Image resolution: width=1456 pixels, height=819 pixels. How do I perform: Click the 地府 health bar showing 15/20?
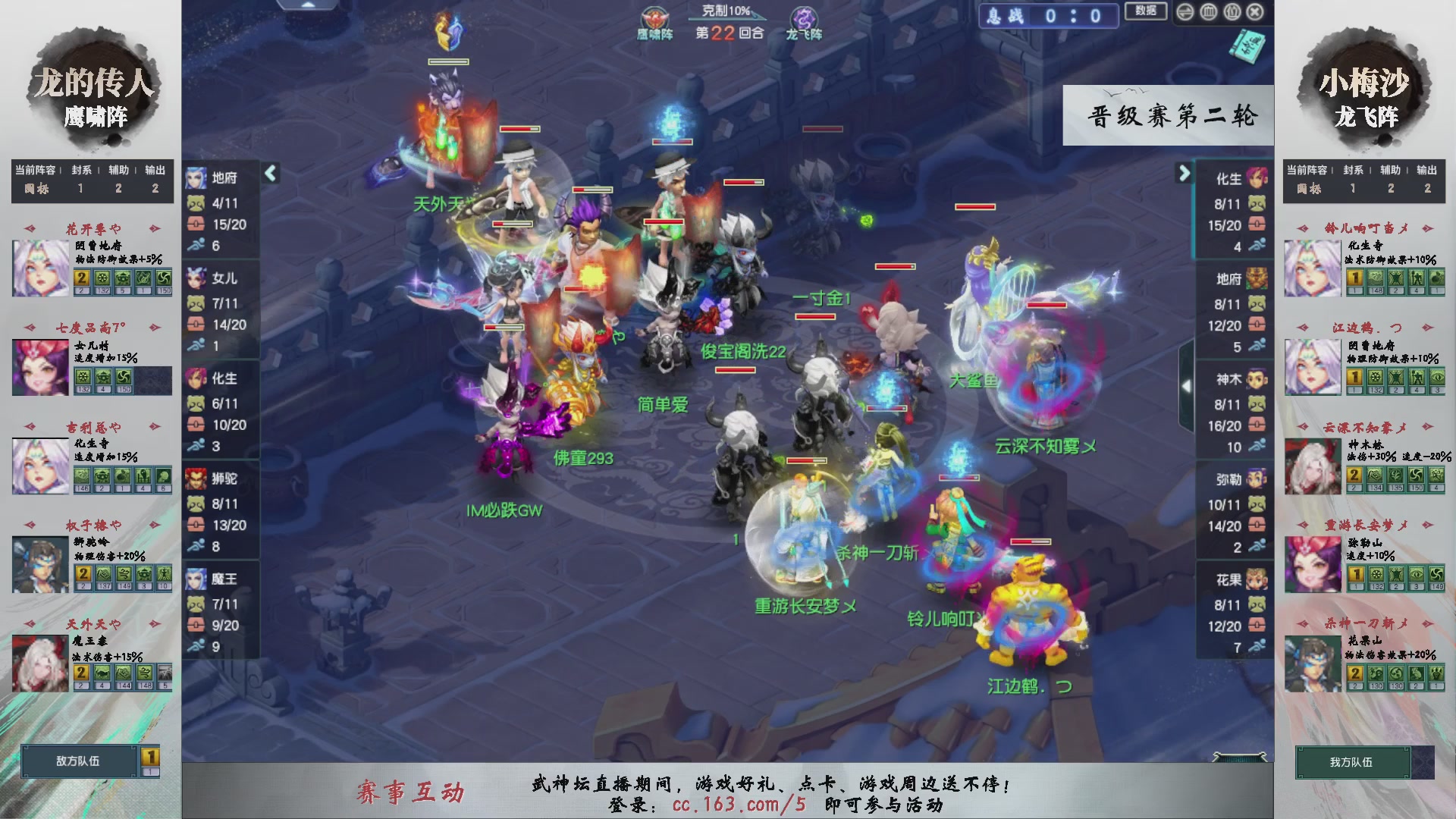(x=222, y=224)
